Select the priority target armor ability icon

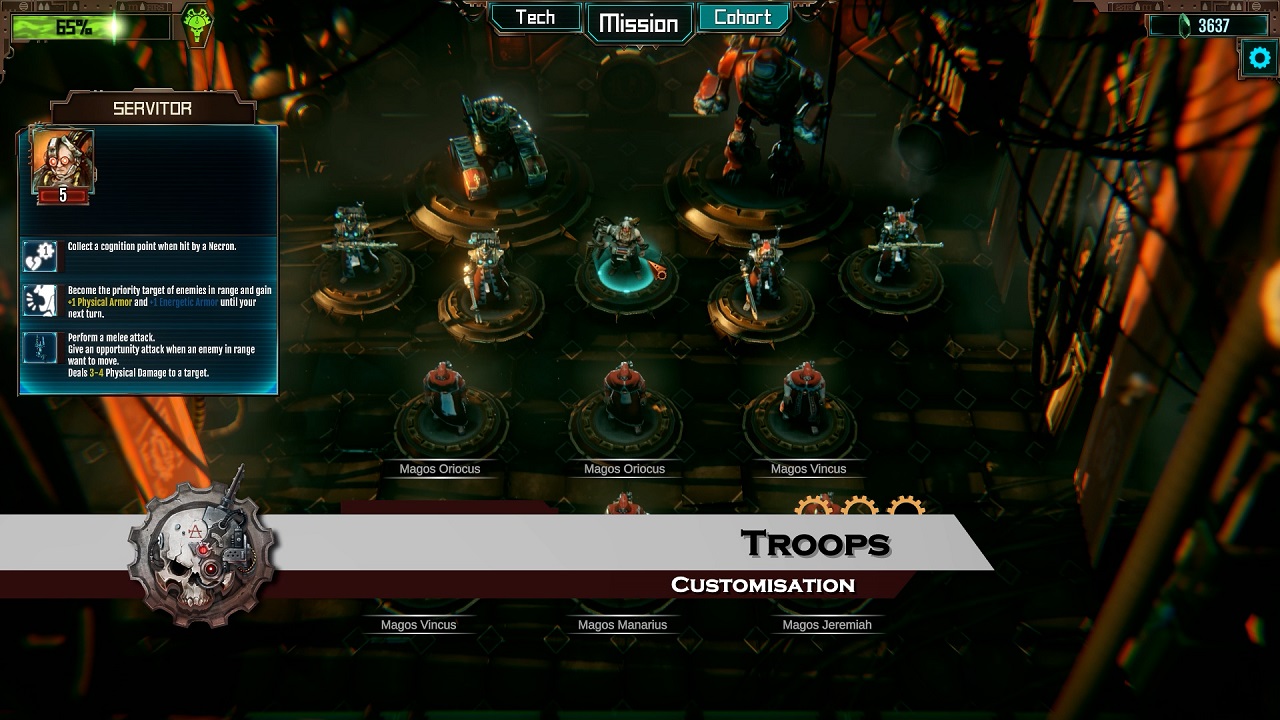[41, 301]
